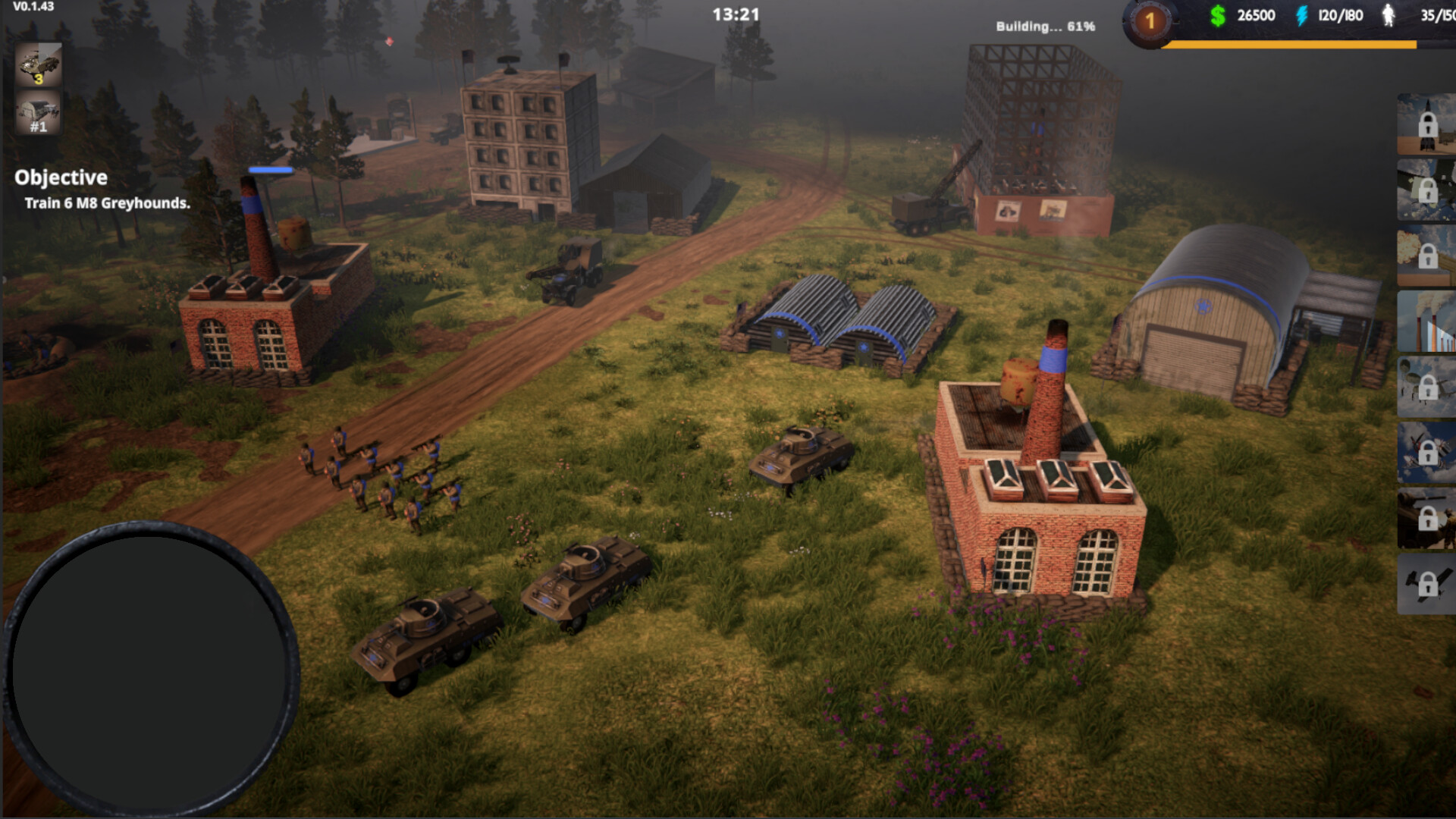This screenshot has width=1456, height=819.
Task: Select the unlocked smokestack factory ability
Action: 1426,322
